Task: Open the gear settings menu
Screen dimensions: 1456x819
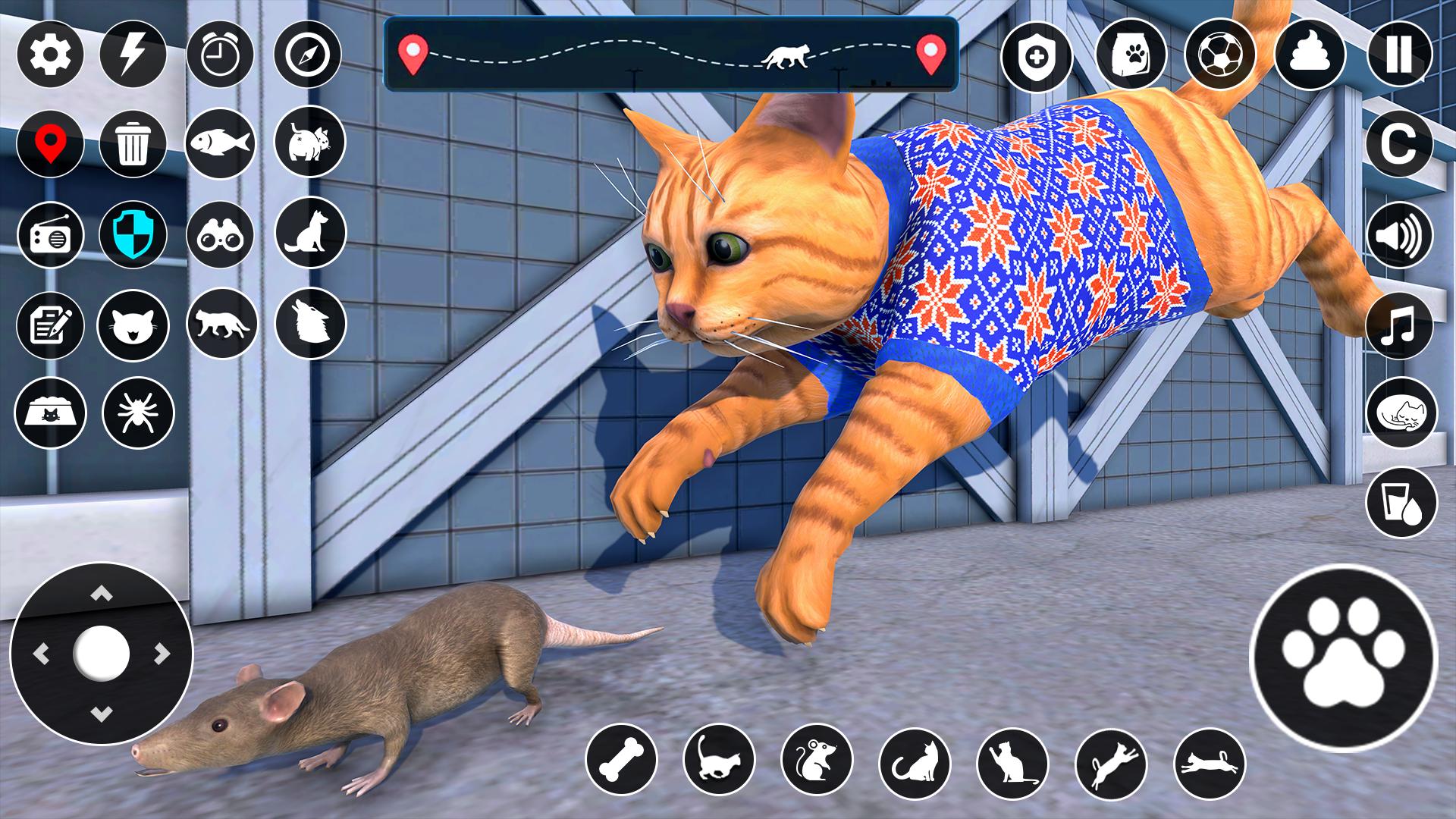Action: pyautogui.click(x=50, y=55)
